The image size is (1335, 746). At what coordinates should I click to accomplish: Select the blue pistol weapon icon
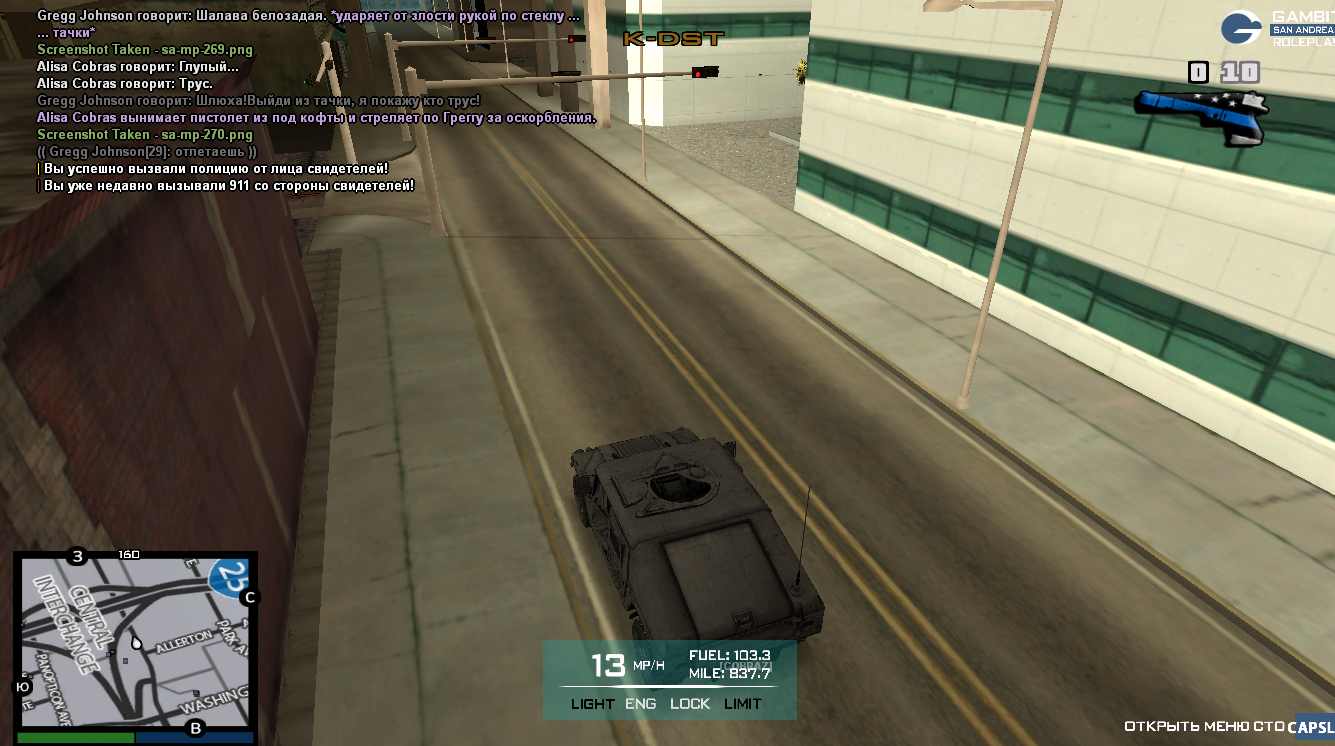[1202, 112]
